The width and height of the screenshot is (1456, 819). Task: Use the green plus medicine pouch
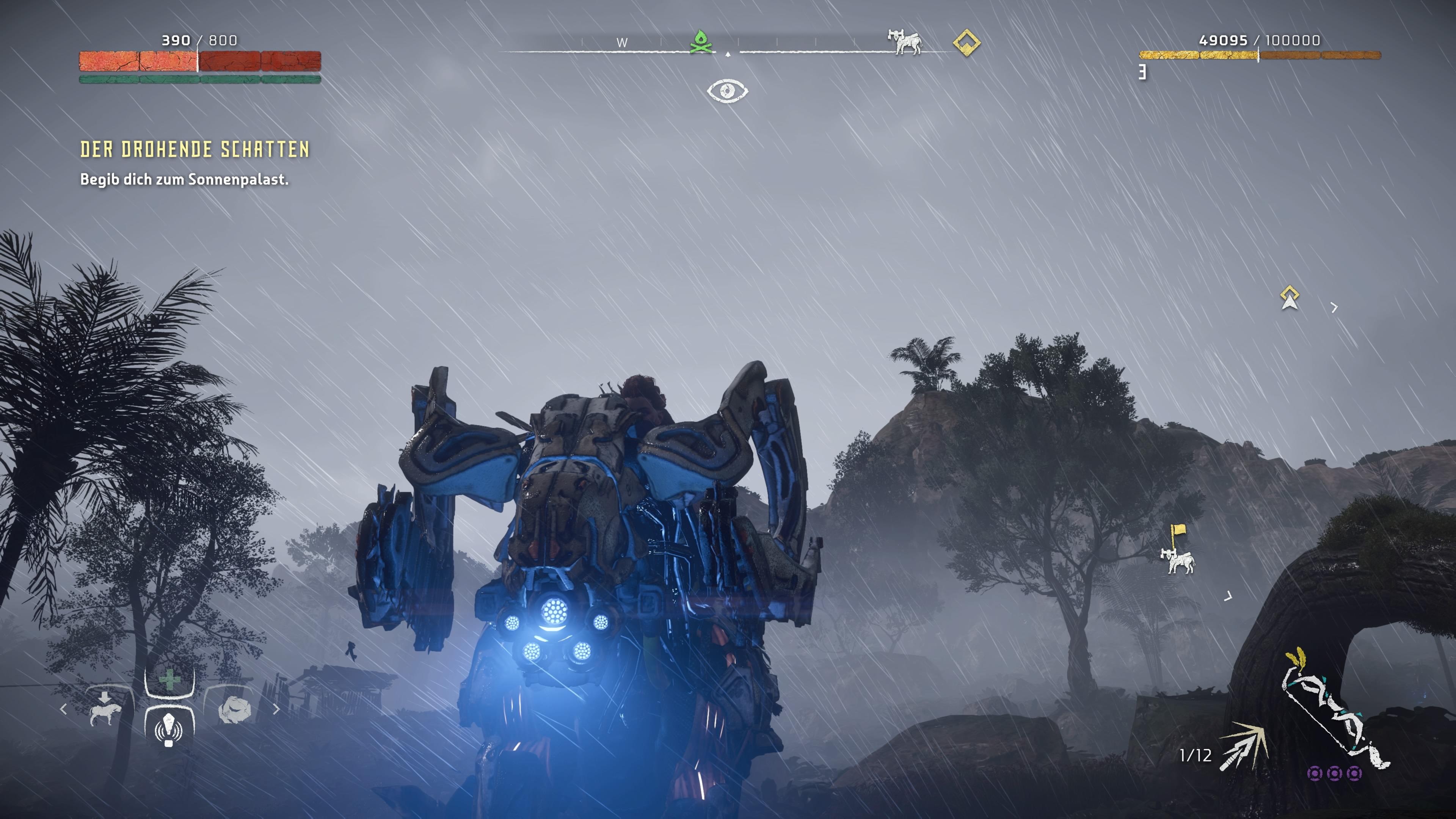169,681
